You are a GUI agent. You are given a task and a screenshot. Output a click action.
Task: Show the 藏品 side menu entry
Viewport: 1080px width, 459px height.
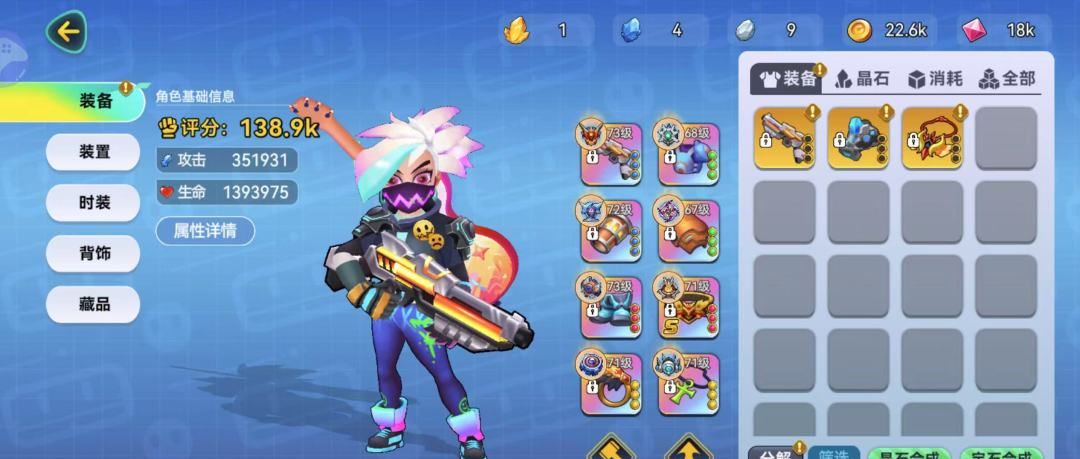(94, 305)
